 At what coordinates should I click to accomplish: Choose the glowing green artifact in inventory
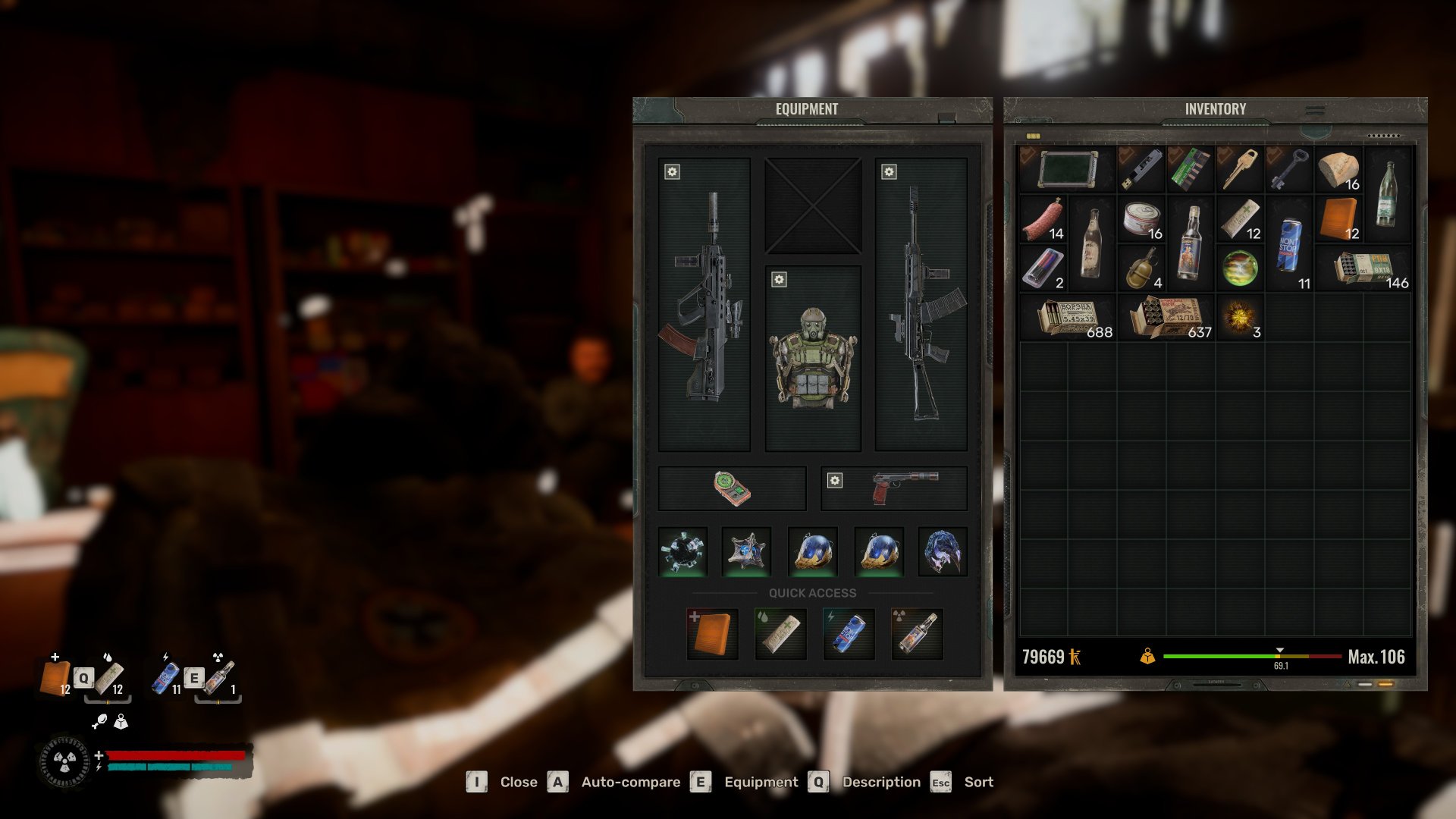pos(1240,268)
